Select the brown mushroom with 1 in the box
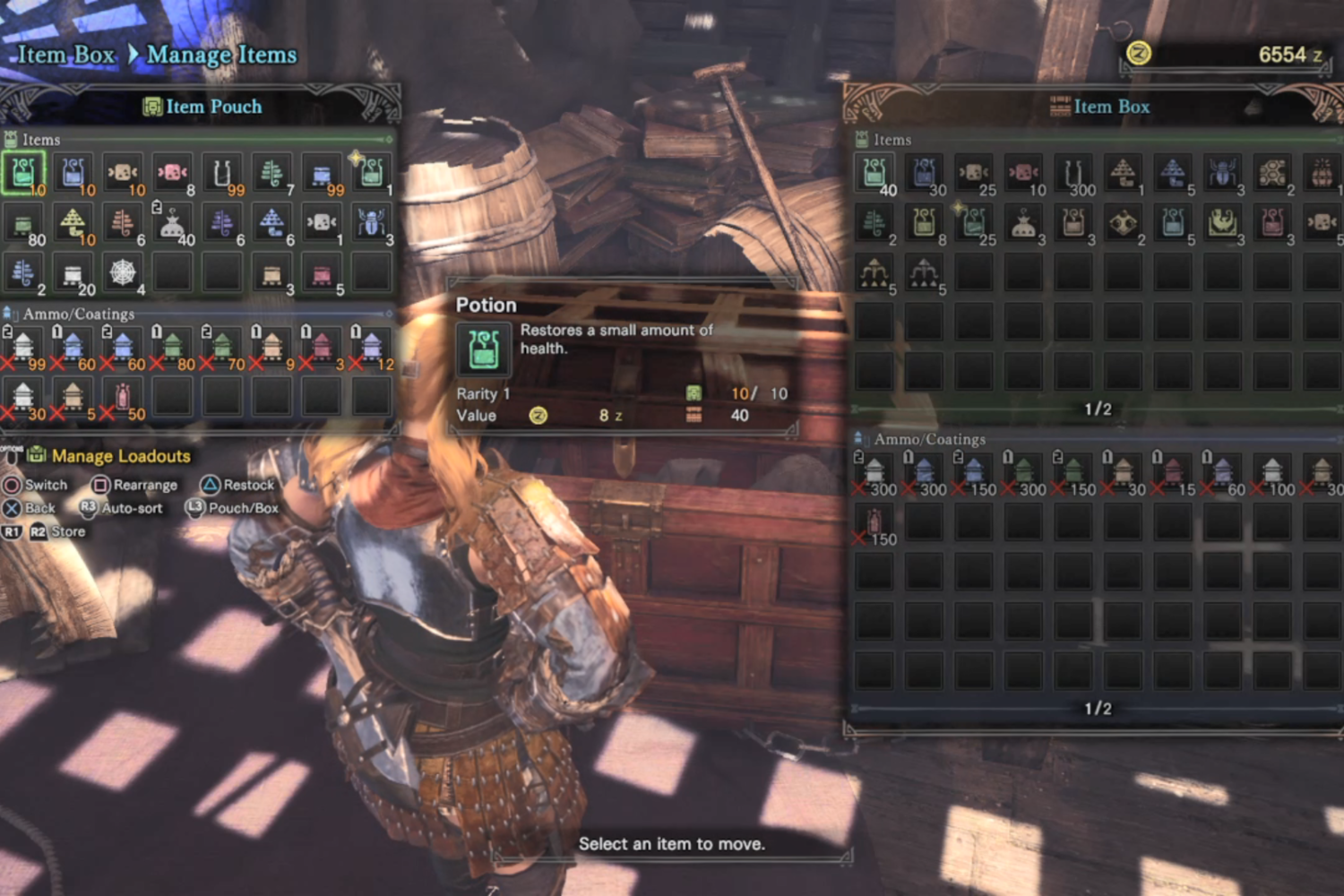This screenshot has height=896, width=1344. click(x=1123, y=171)
